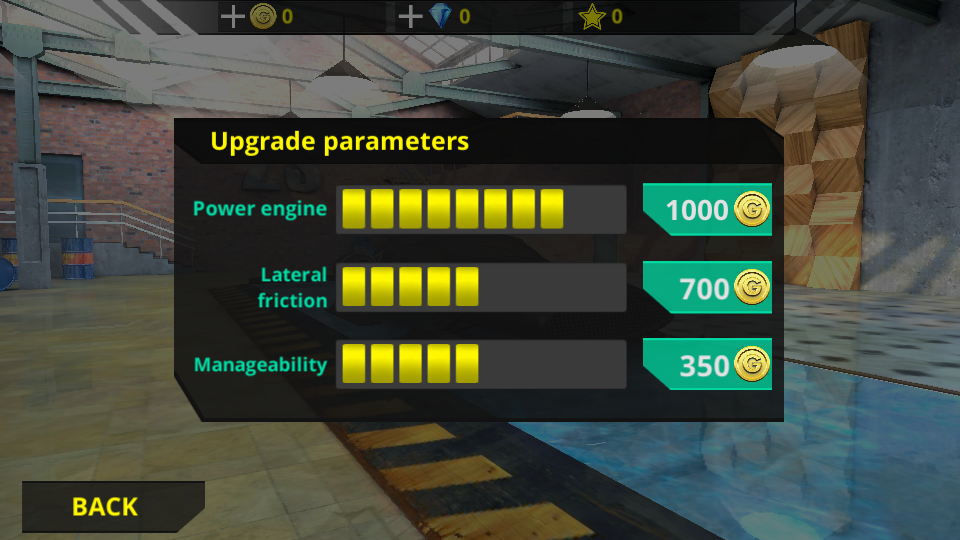
Task: Purchase the Lateral friction upgrade for 700
Action: click(709, 288)
